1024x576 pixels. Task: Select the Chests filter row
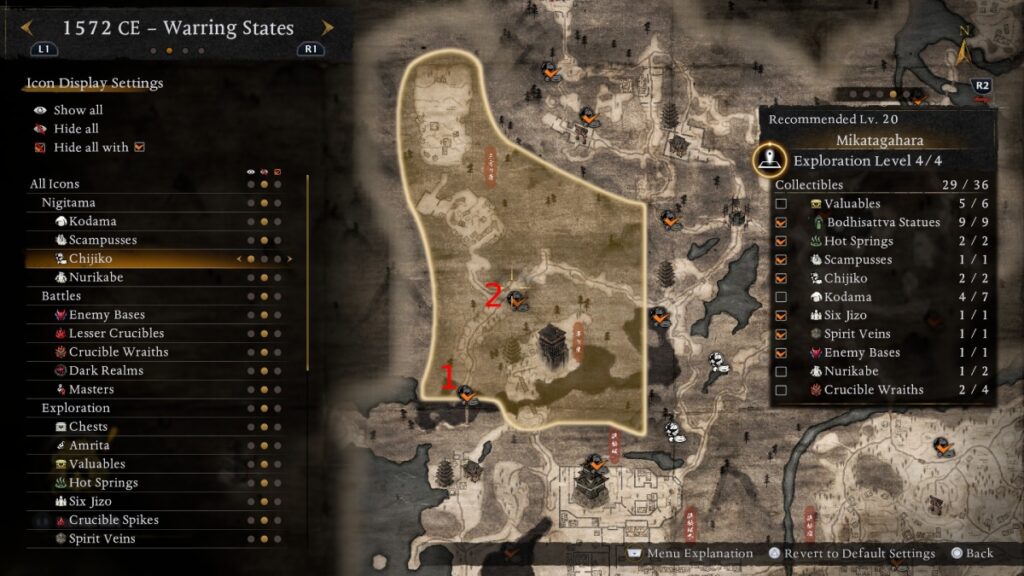[88, 427]
